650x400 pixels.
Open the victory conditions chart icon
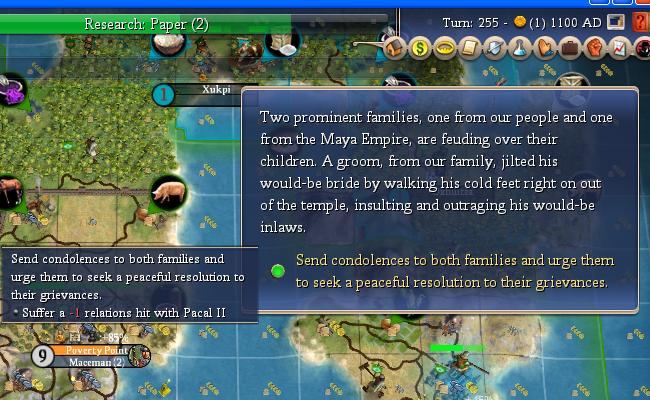pyautogui.click(x=619, y=47)
